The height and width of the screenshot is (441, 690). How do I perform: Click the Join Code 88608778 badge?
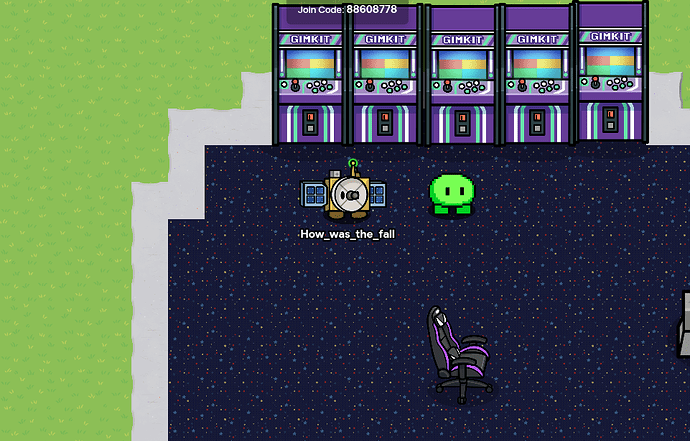[347, 10]
